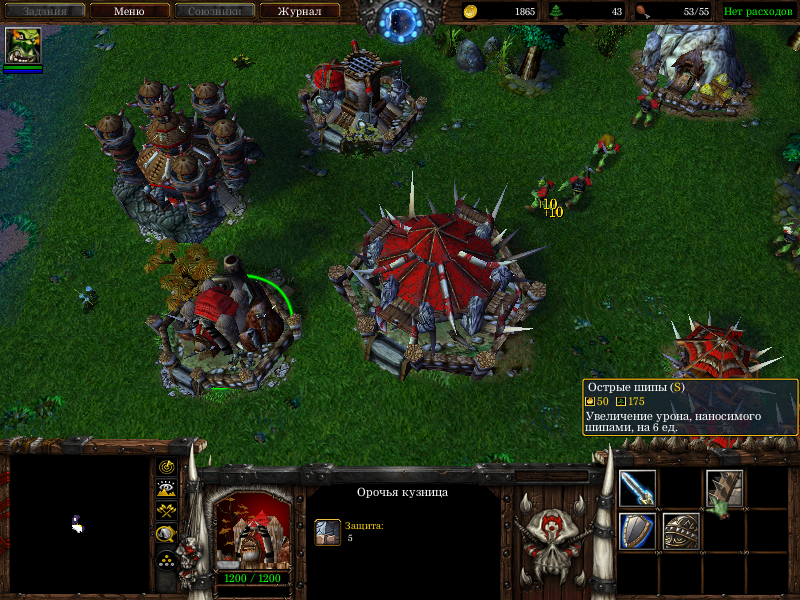The width and height of the screenshot is (800, 600).
Task: Activate the minimap signal ping button
Action: tap(167, 467)
